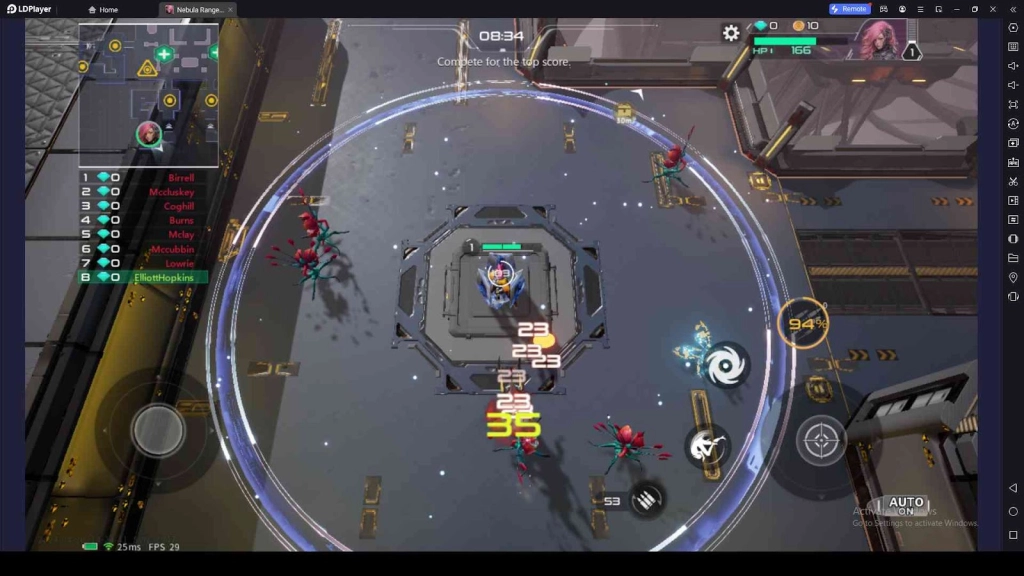Open the minimap

point(148,94)
